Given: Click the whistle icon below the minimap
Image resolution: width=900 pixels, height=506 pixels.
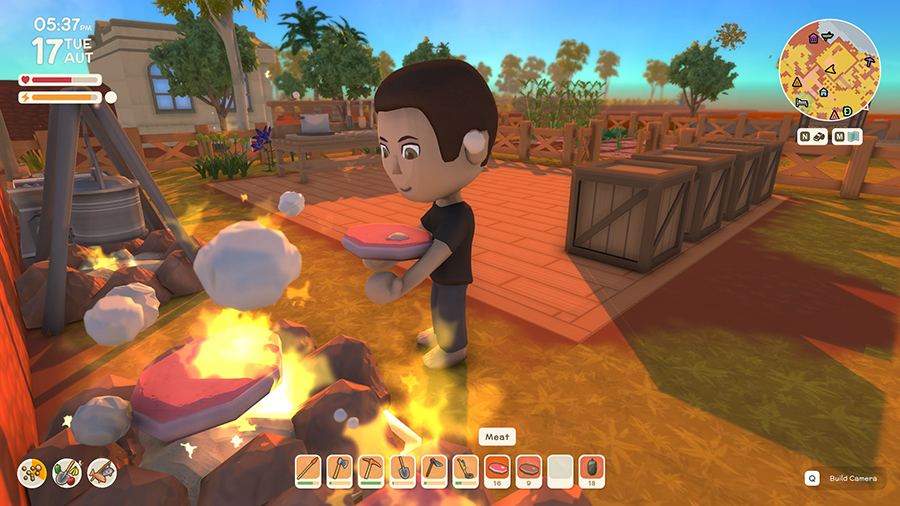Looking at the screenshot, I should [817, 137].
